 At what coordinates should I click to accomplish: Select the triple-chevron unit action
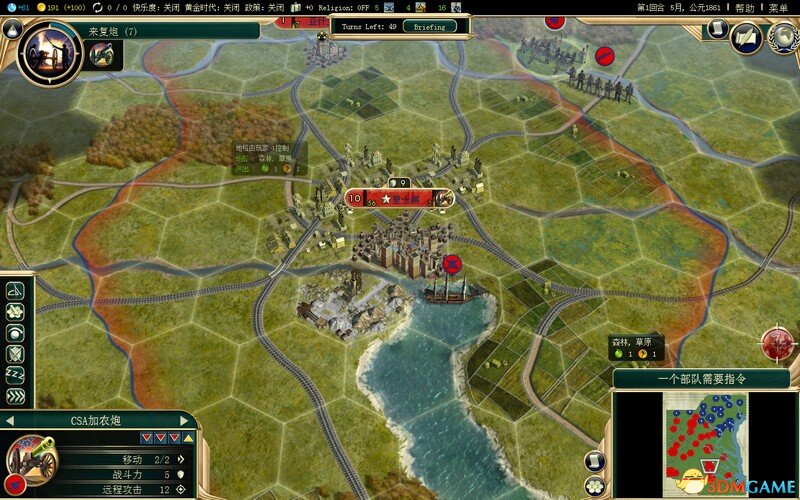click(15, 396)
